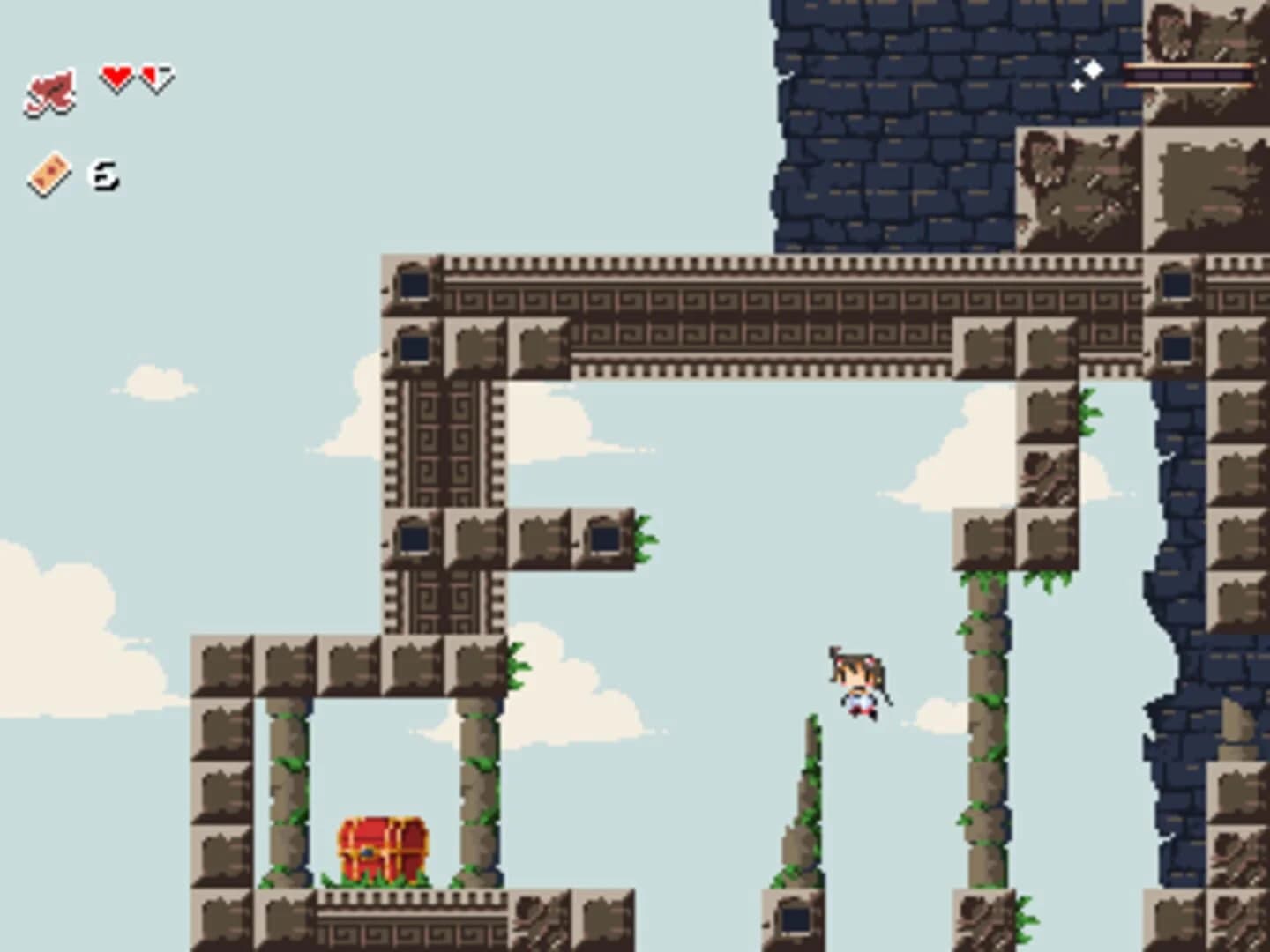Click the item count number 6
This screenshot has height=952, width=1270.
coord(103,175)
